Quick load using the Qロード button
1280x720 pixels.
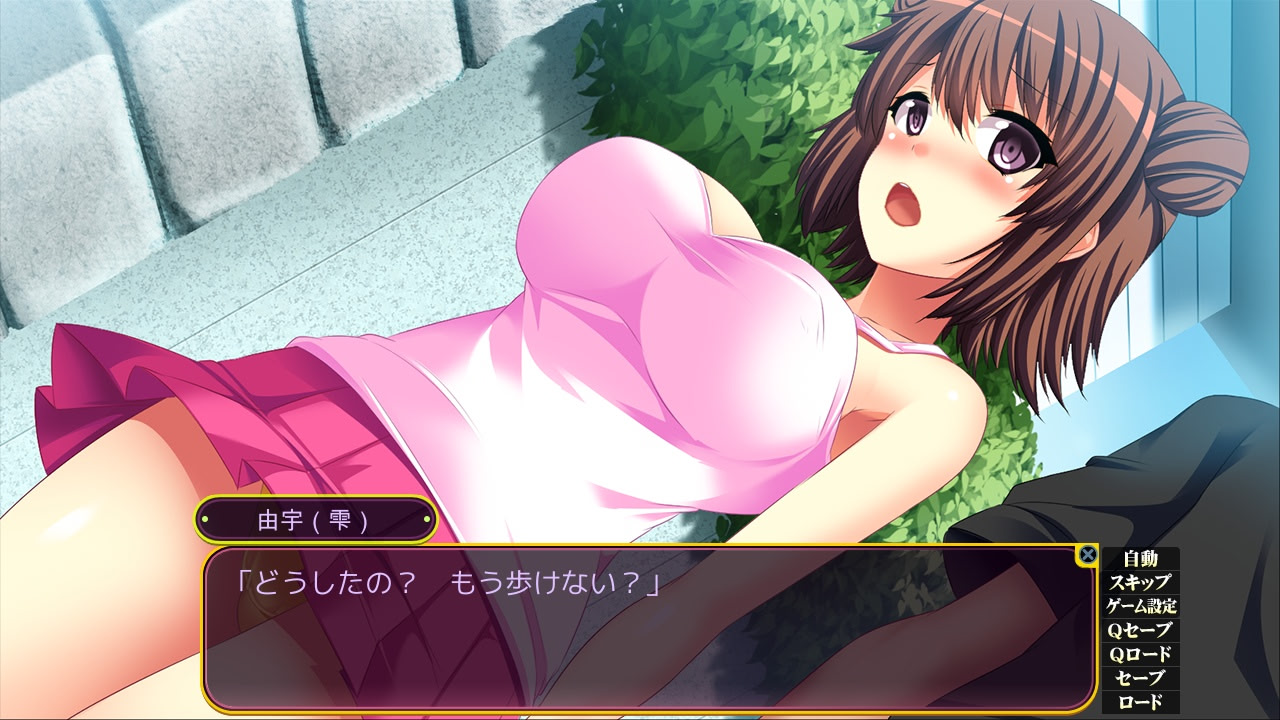[x=1140, y=655]
